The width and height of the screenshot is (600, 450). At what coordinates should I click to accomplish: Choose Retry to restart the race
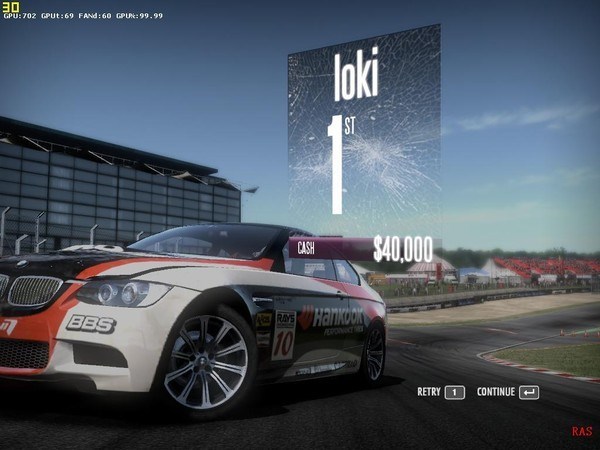pos(441,392)
